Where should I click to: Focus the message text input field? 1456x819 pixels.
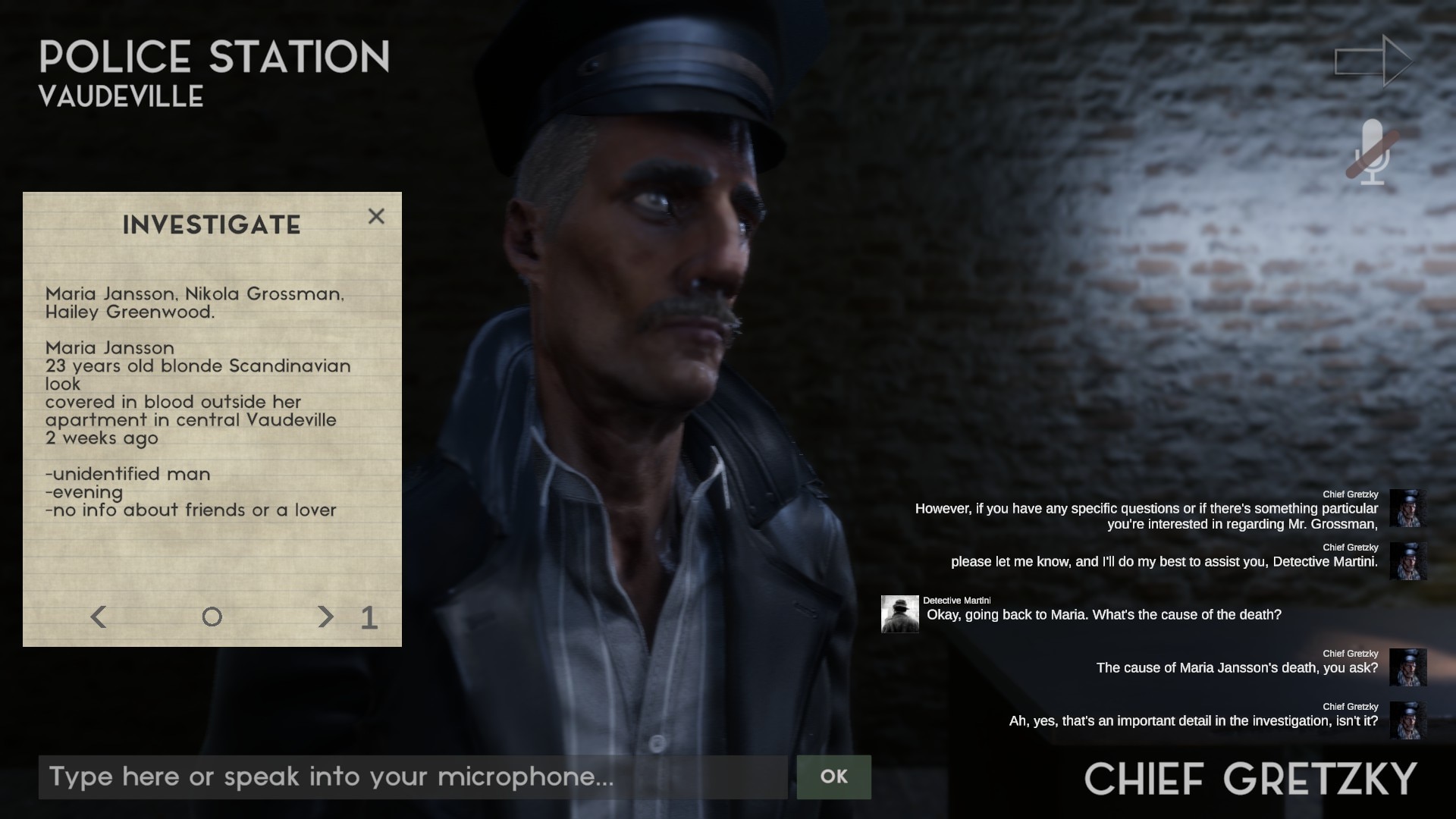click(413, 777)
